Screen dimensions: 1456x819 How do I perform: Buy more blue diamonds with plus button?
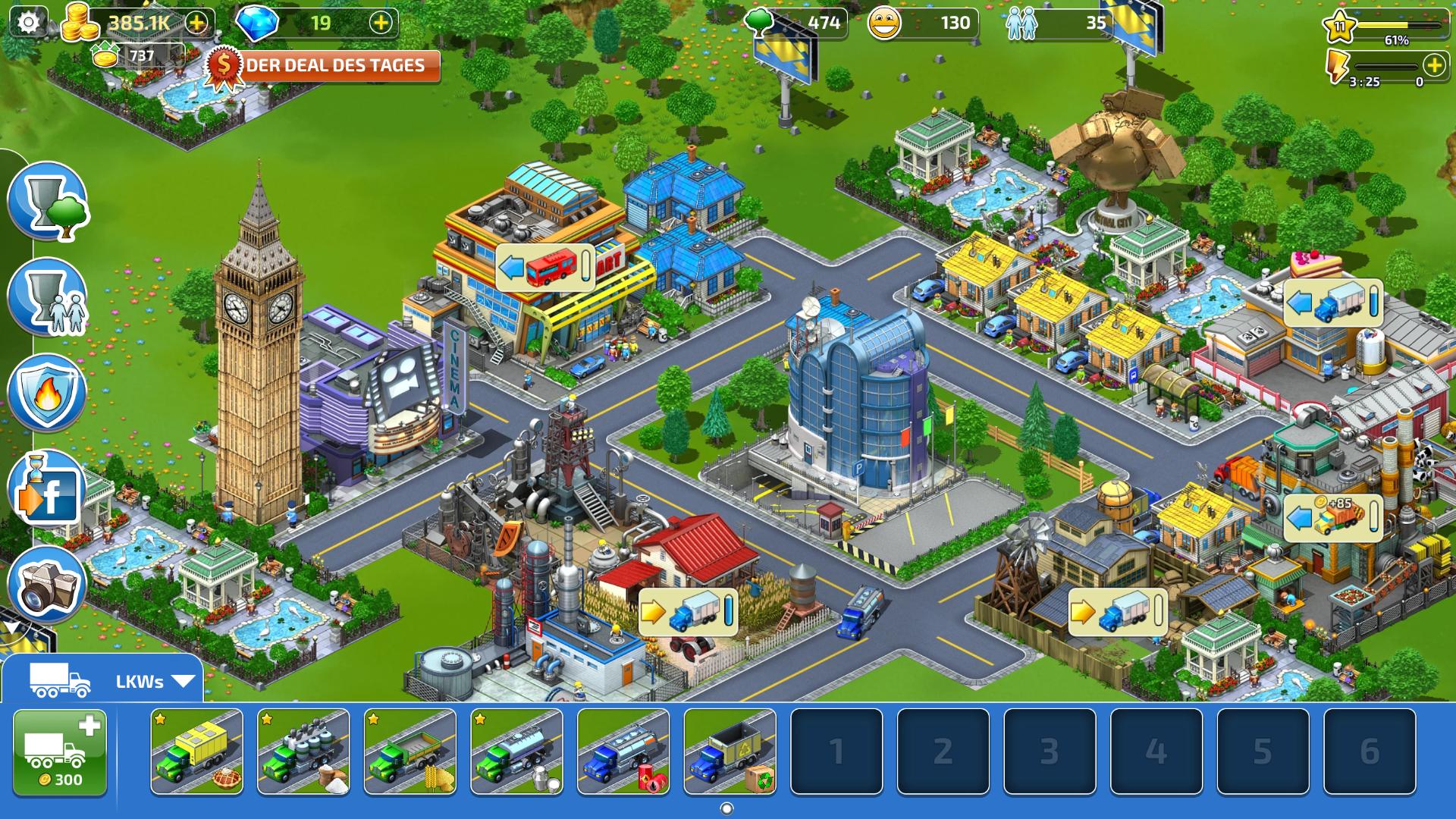381,23
